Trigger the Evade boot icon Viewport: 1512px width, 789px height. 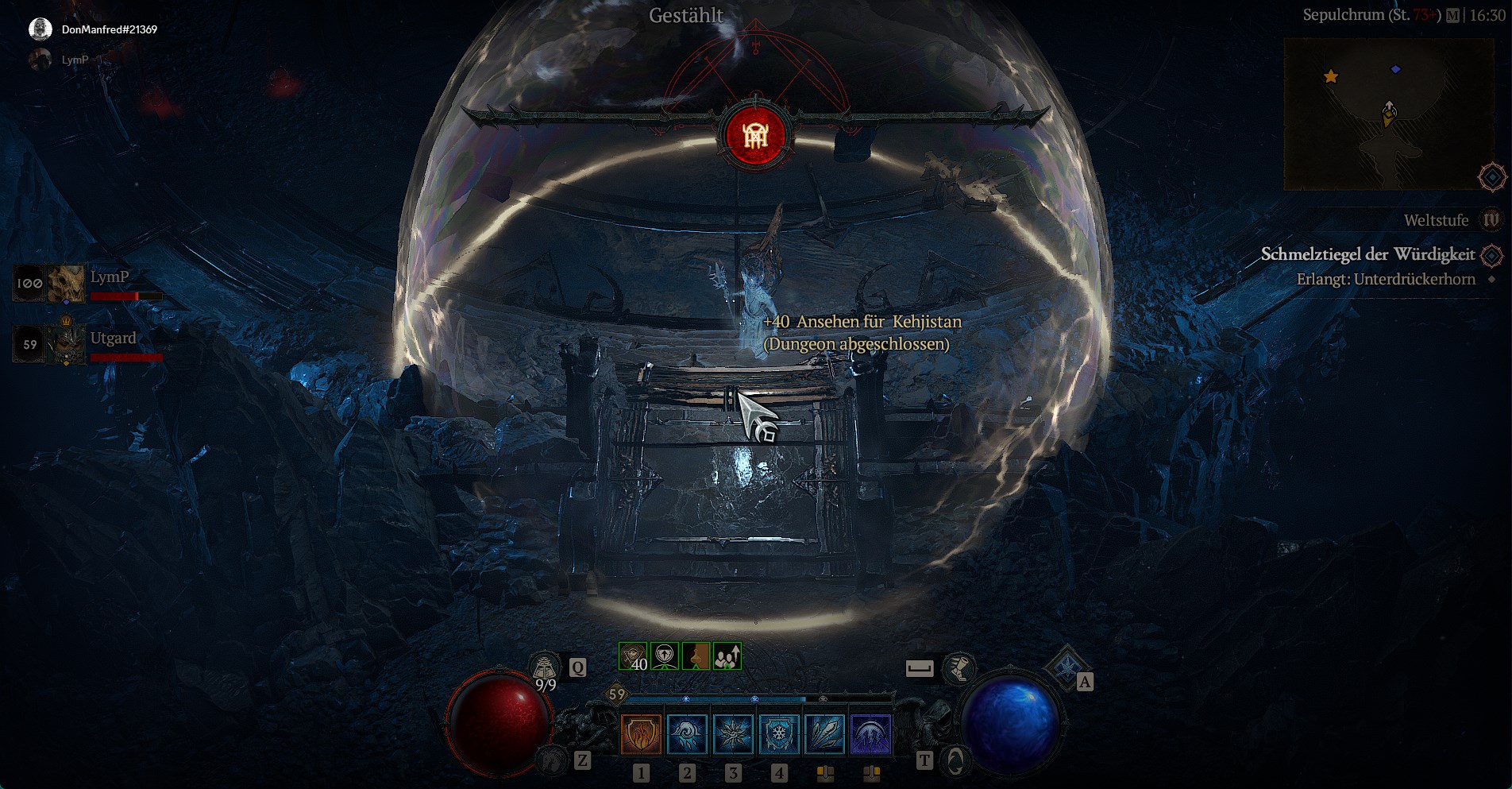pos(958,668)
